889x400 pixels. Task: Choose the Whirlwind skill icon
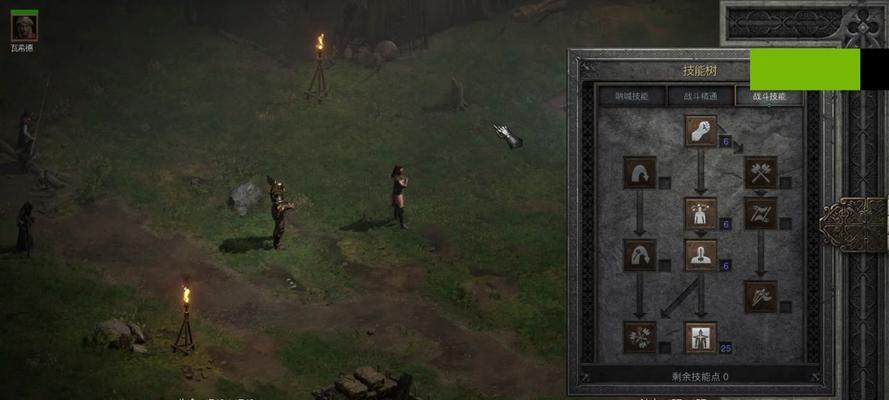coord(639,337)
